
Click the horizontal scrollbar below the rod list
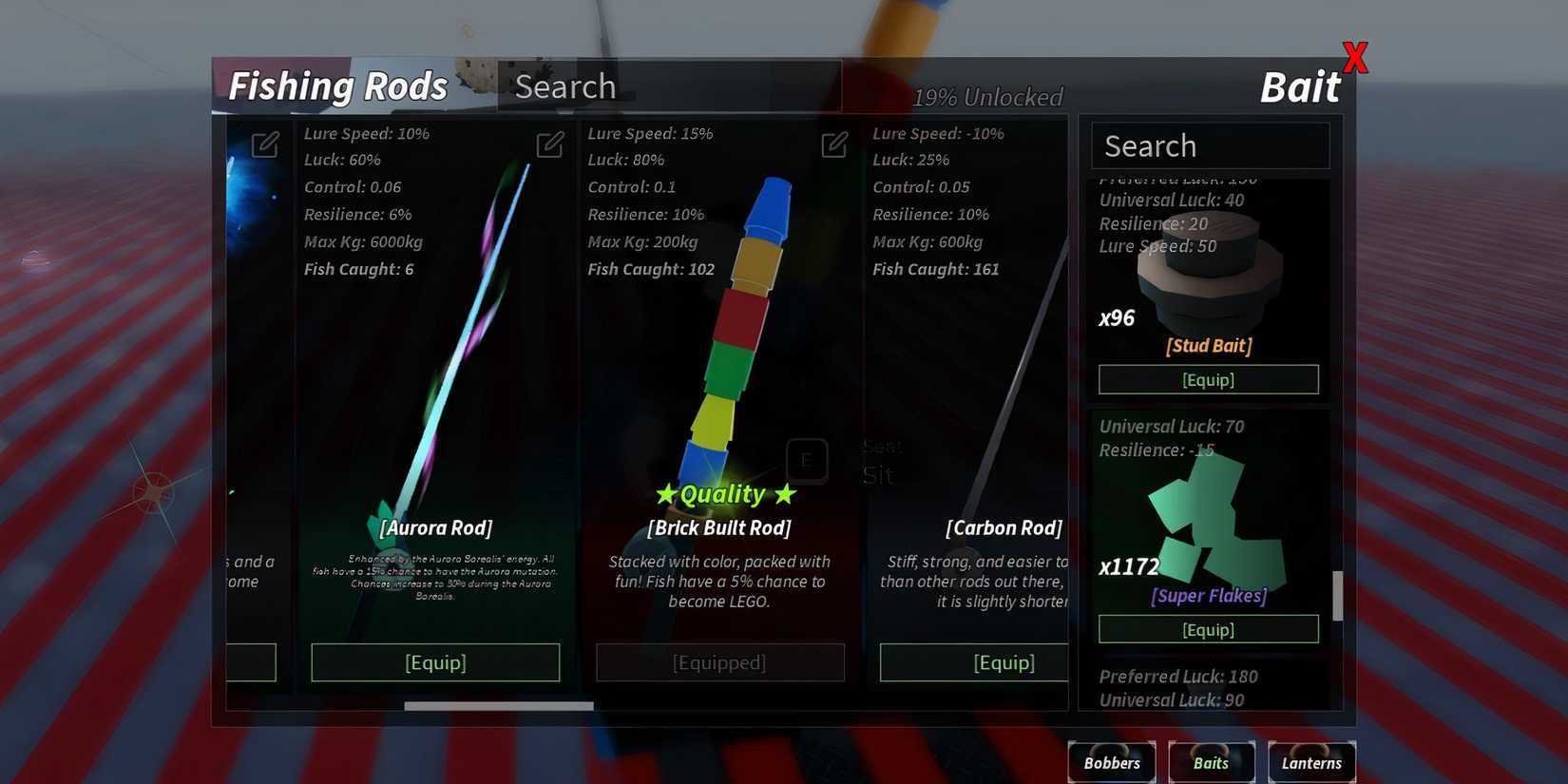point(498,706)
